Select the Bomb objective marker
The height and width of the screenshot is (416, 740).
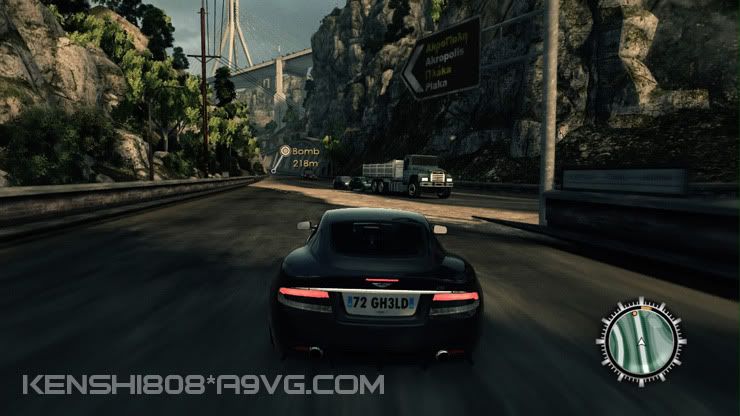(x=284, y=151)
